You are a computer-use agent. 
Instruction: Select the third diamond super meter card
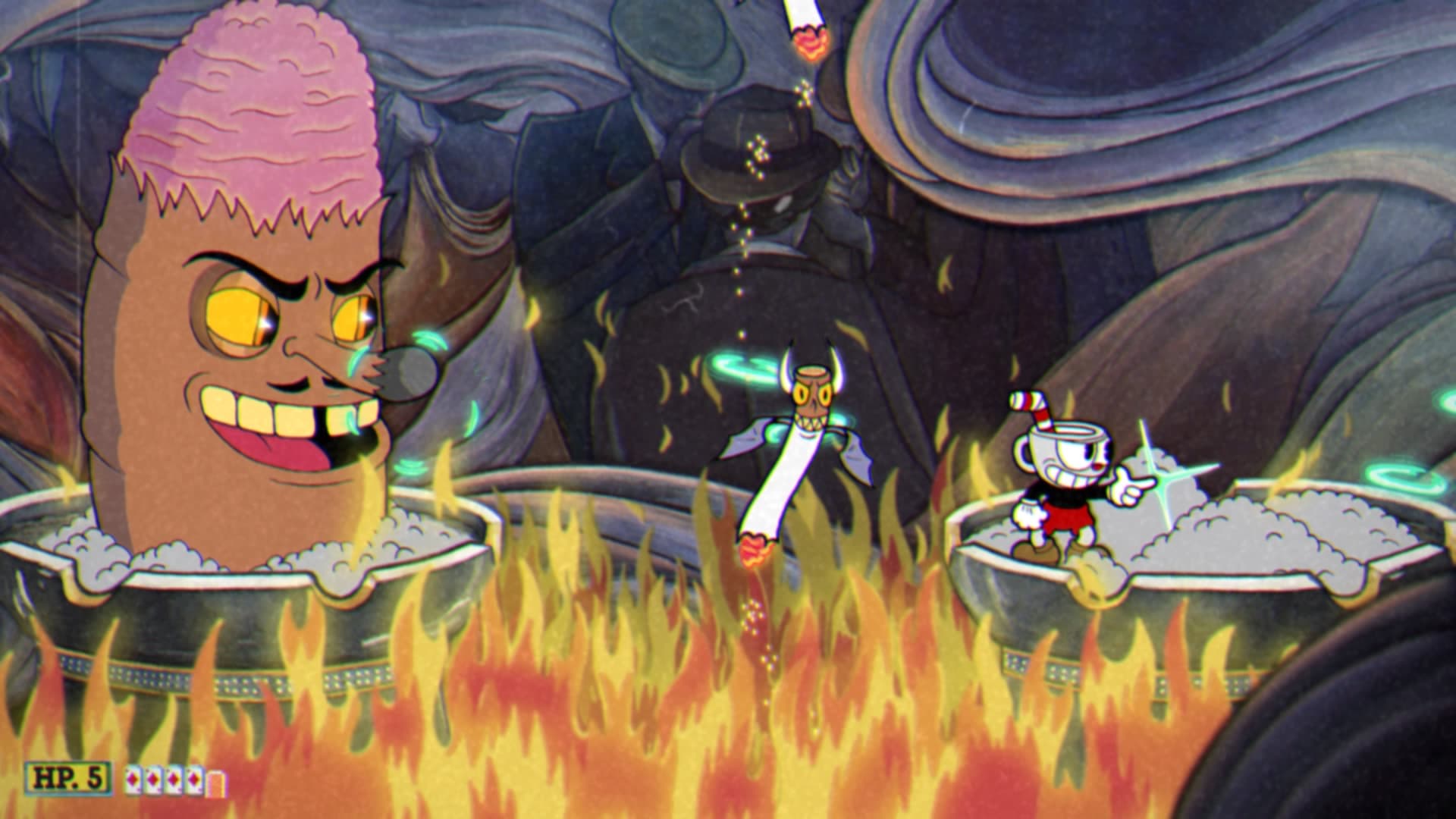coord(174,779)
